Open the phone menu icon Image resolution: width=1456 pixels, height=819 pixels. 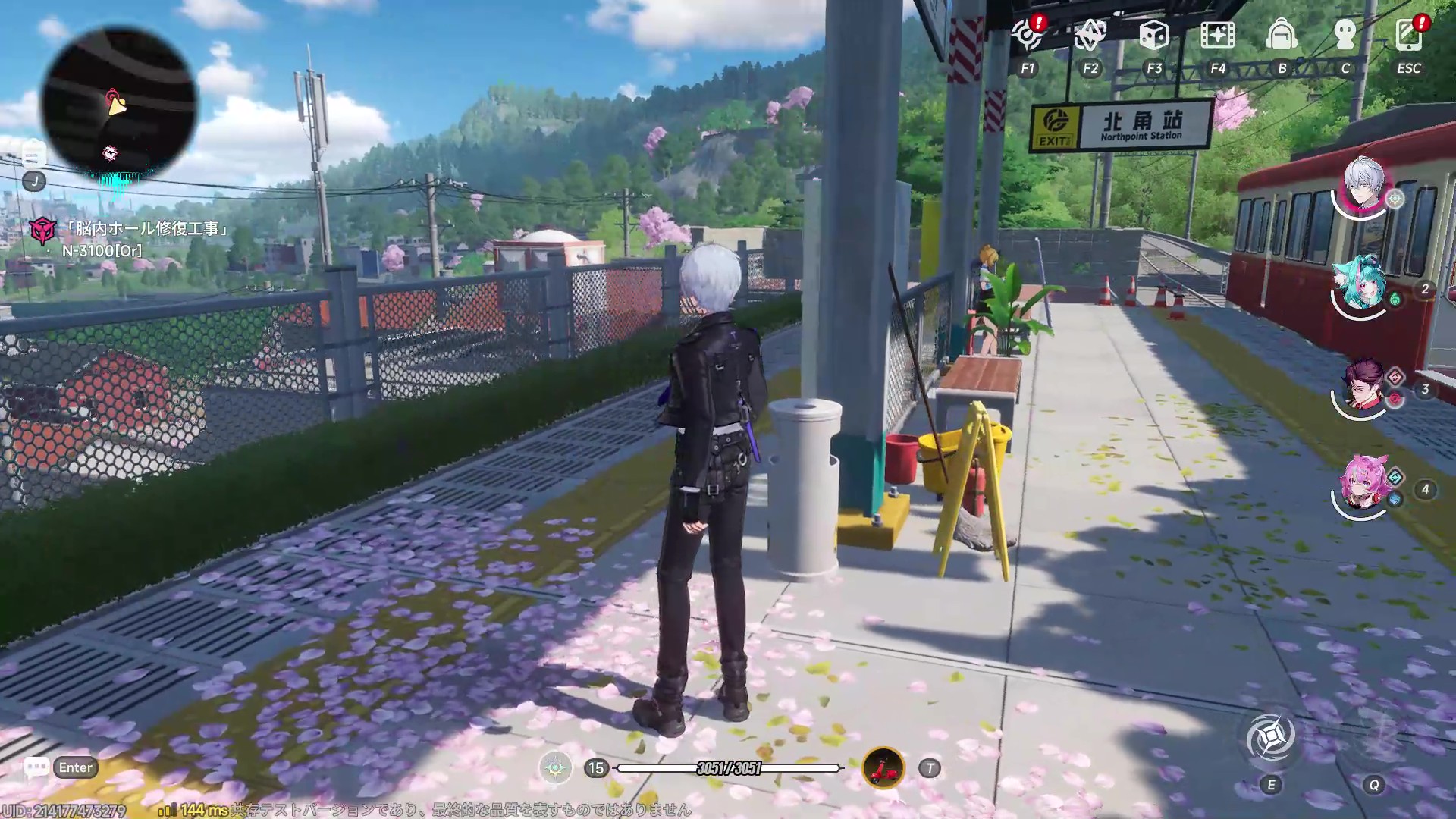pos(1409,35)
